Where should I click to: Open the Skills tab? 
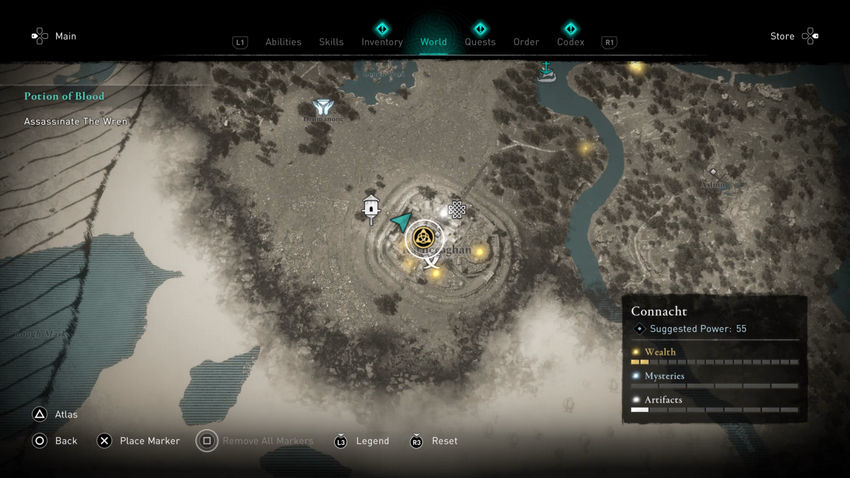pyautogui.click(x=331, y=42)
